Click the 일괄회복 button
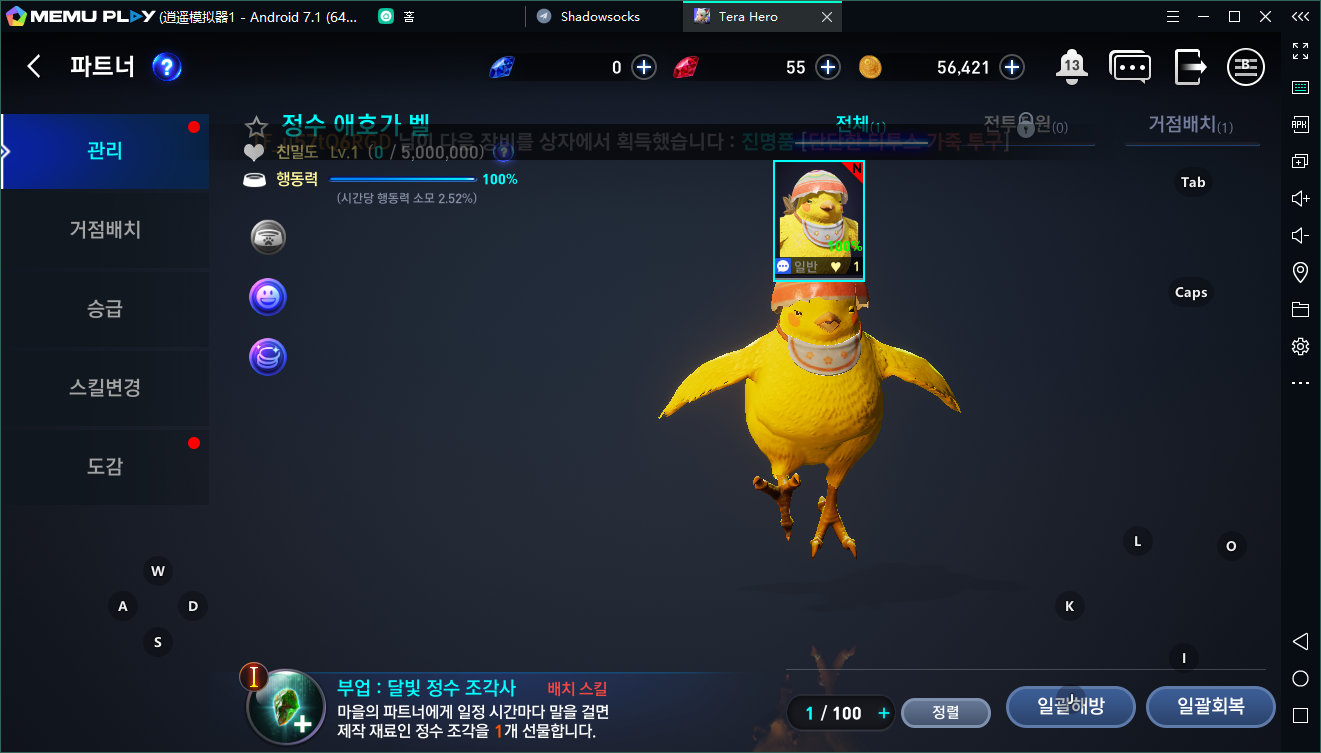 (1210, 706)
